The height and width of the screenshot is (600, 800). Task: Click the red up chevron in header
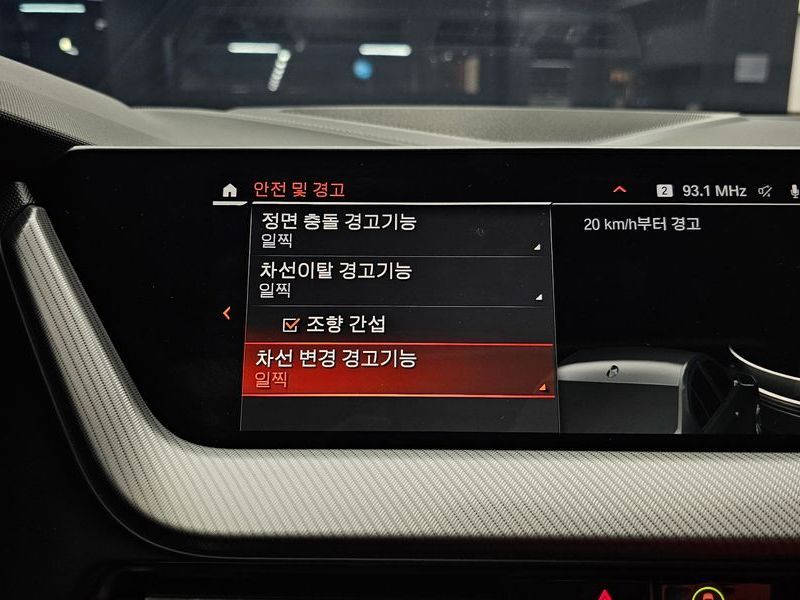pyautogui.click(x=620, y=190)
